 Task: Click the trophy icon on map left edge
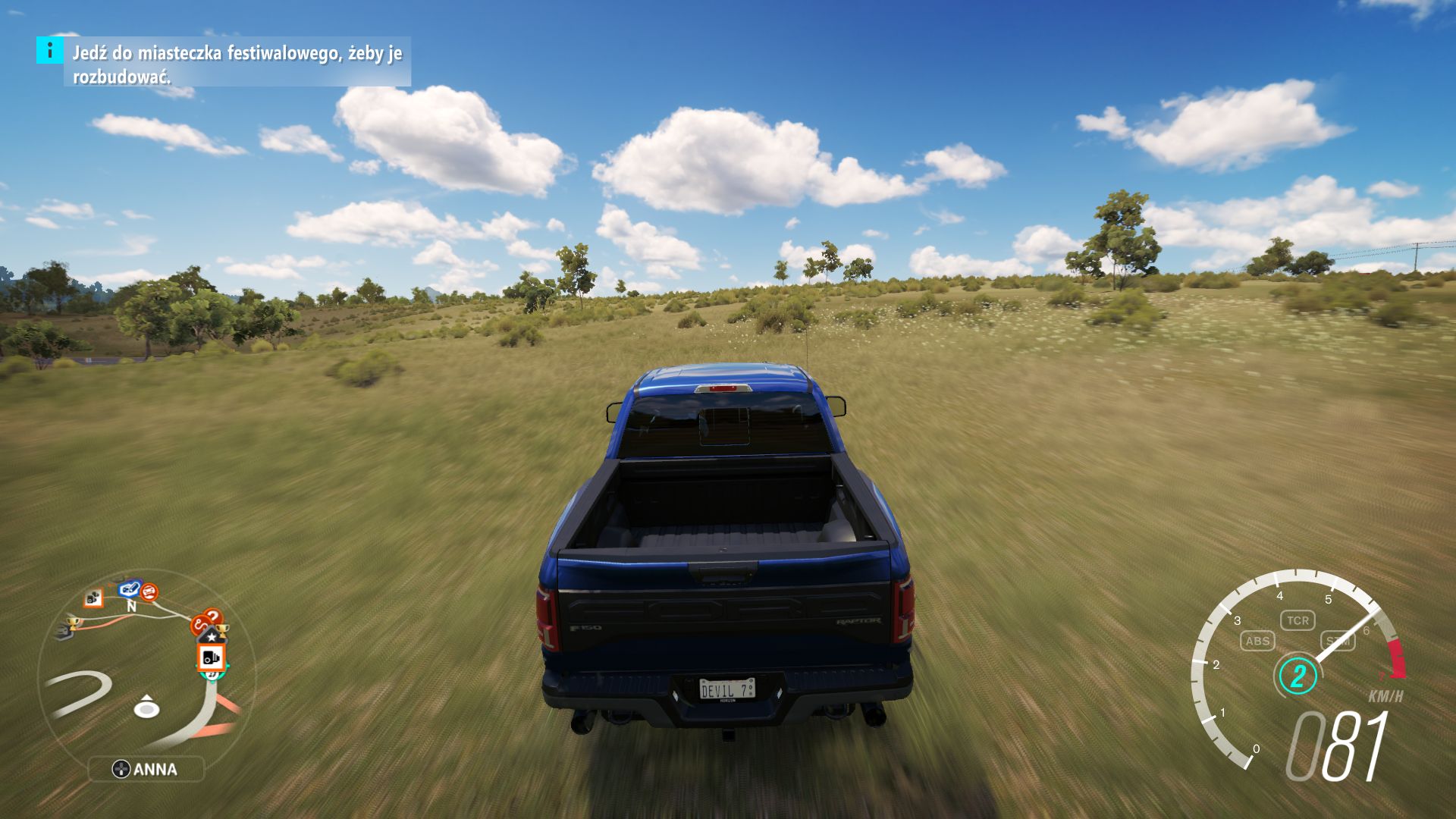point(74,623)
